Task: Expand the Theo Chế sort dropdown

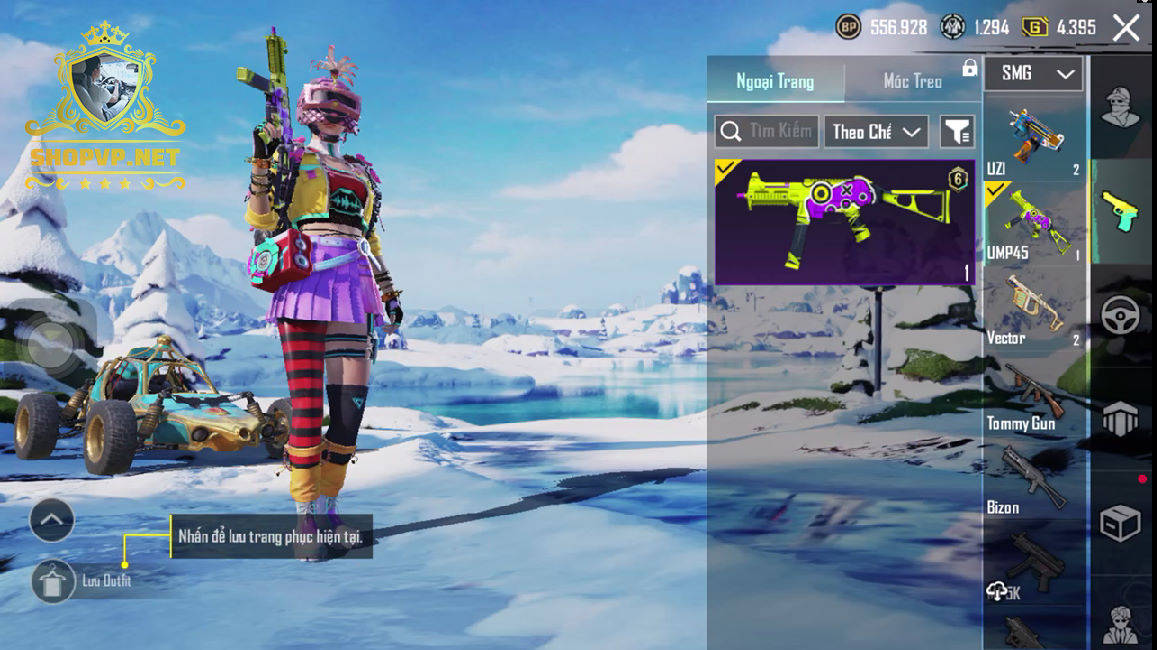Action: tap(876, 131)
